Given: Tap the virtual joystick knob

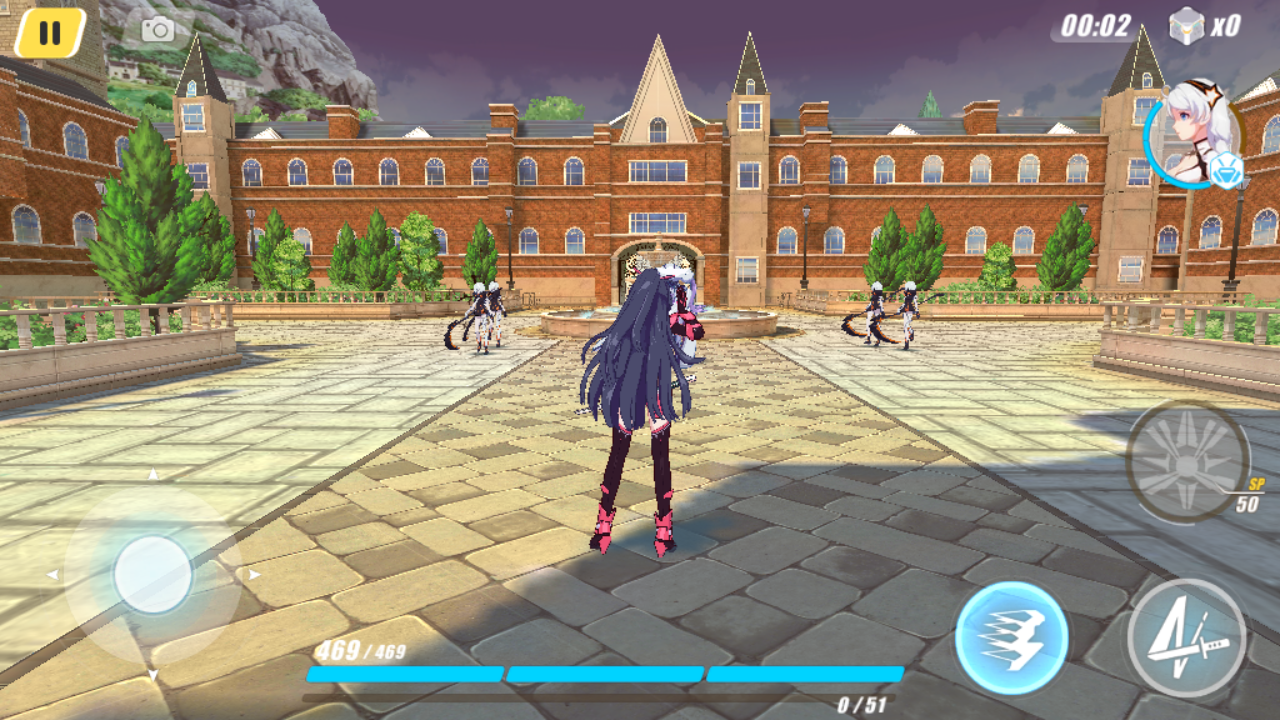Looking at the screenshot, I should tap(153, 574).
